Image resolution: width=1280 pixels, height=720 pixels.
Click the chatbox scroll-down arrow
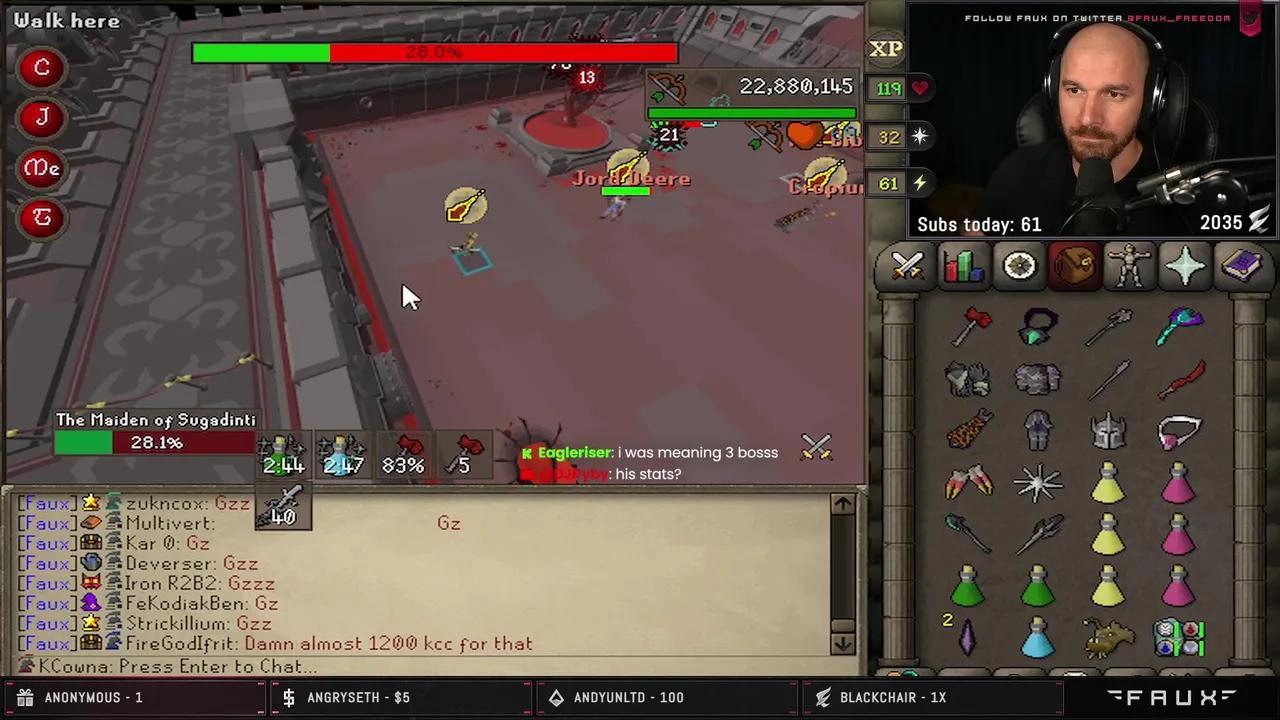coord(843,643)
